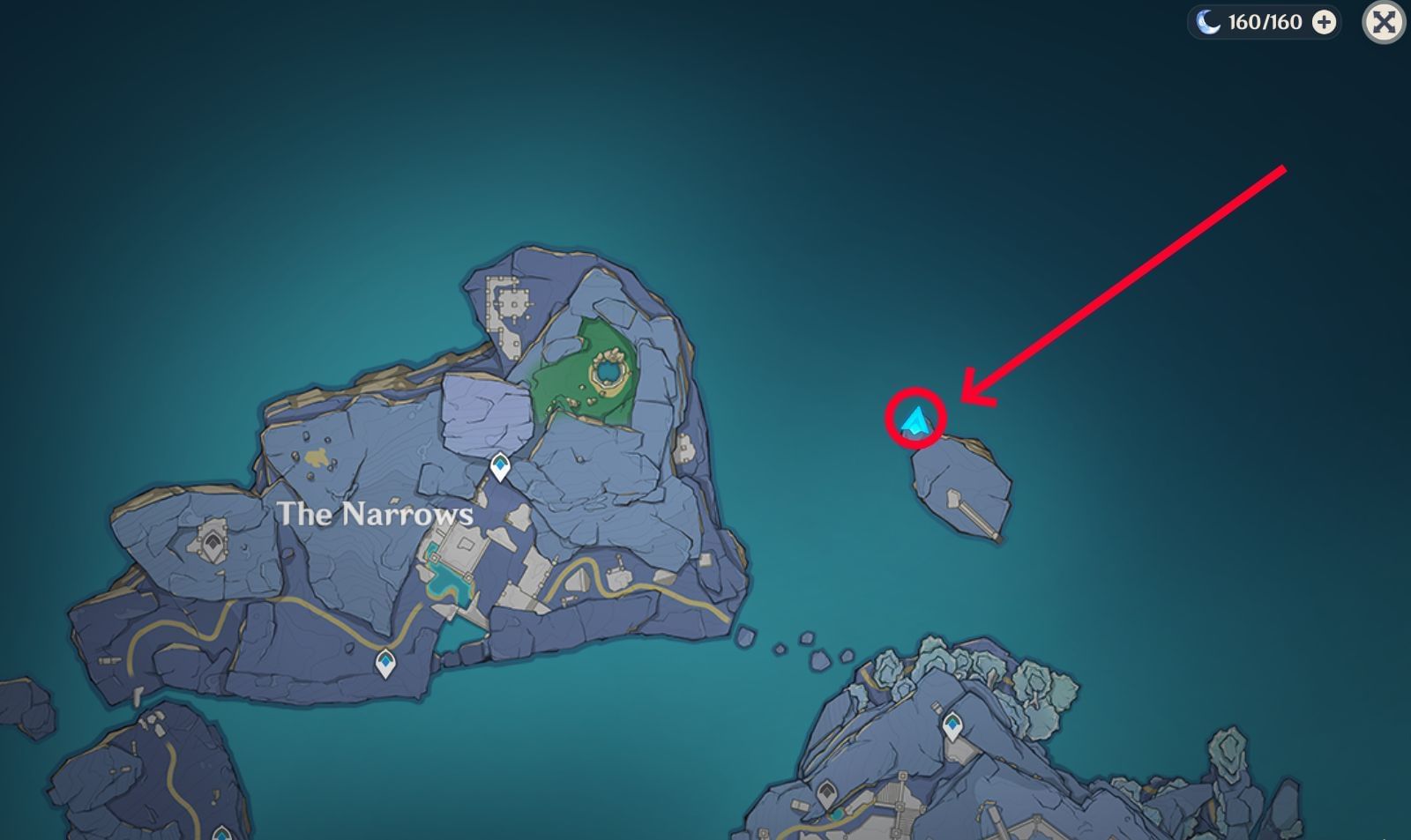1411x840 pixels.
Task: Click the teleport waypoint north of The Narrows
Action: (x=500, y=466)
